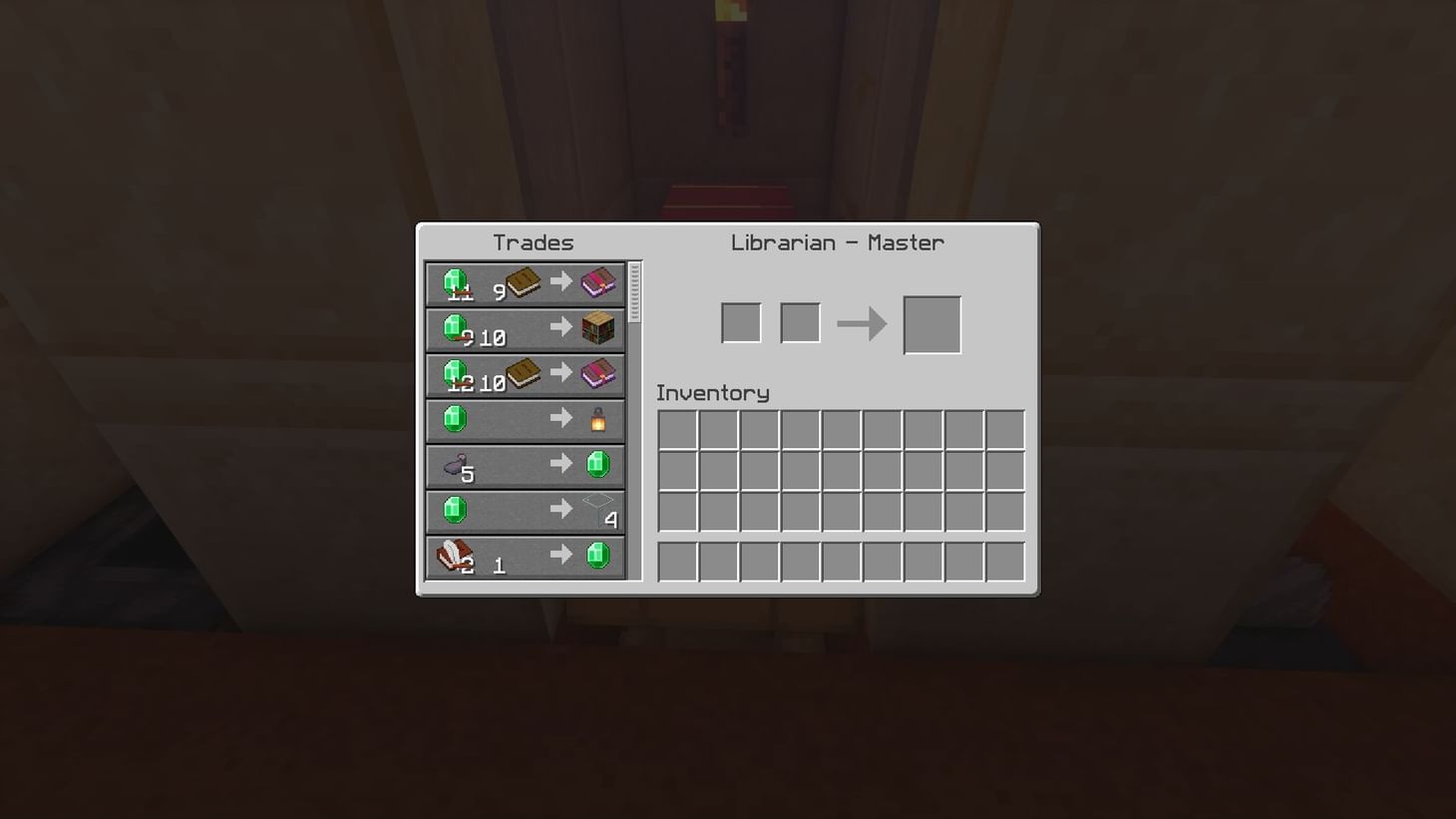Click the trade result output slot
The height and width of the screenshot is (819, 1456).
coord(930,322)
